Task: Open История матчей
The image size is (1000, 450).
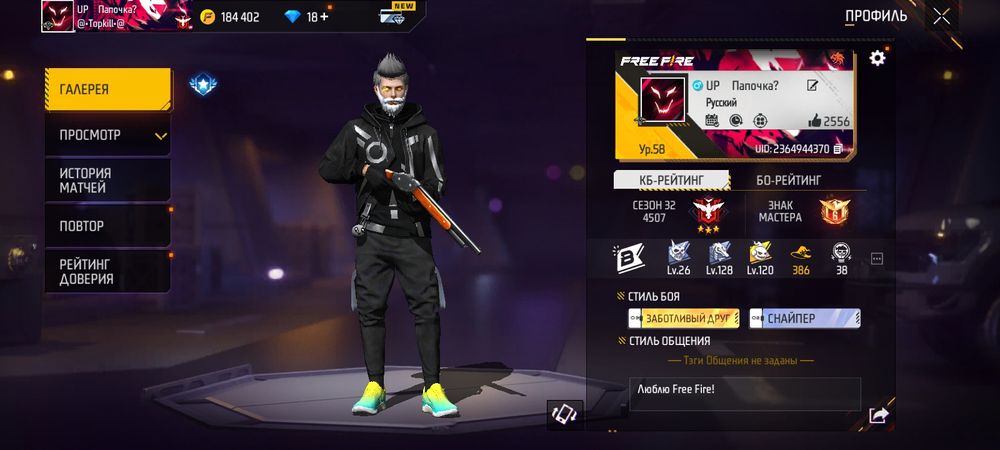Action: click(x=107, y=180)
